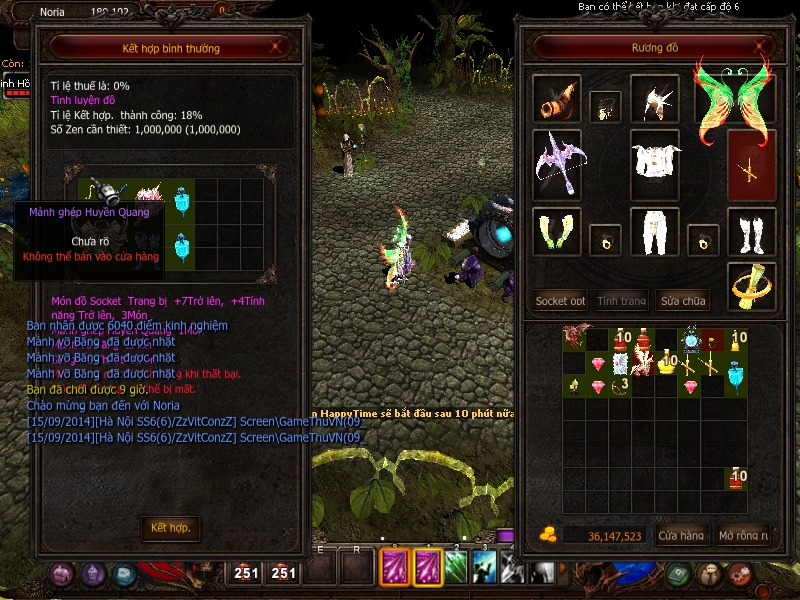The height and width of the screenshot is (600, 800).
Task: Choose the equipped white pants slot
Action: pos(655,232)
